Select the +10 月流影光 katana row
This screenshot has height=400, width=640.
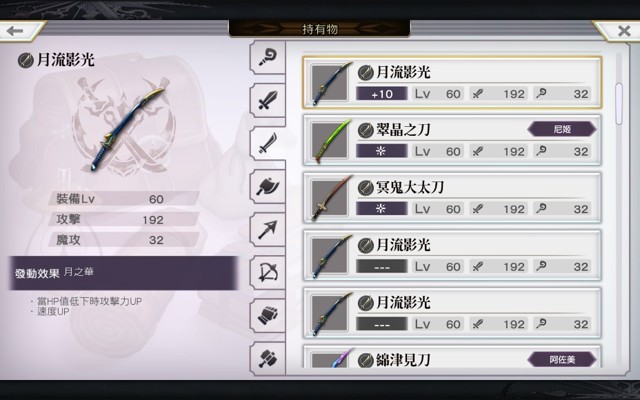coord(452,82)
